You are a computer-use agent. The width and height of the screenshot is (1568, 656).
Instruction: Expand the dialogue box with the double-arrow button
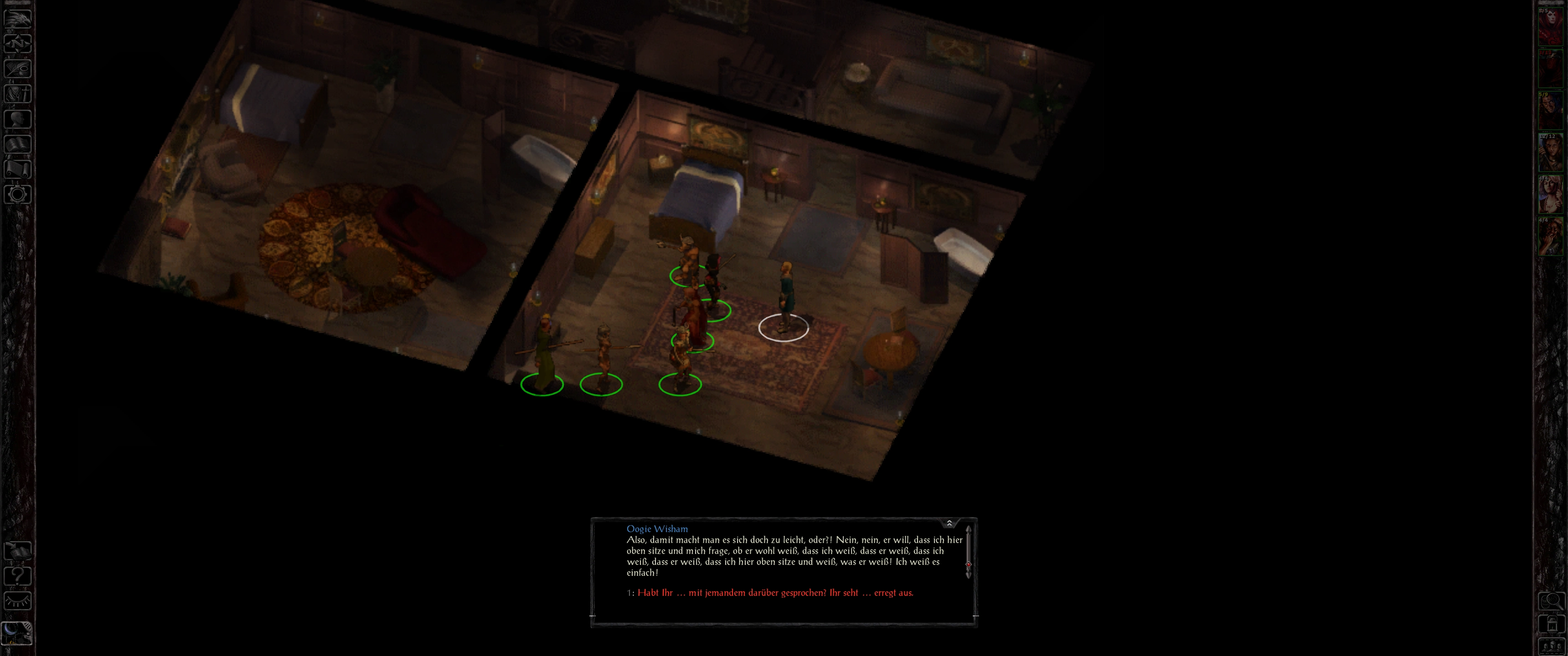pos(949,523)
